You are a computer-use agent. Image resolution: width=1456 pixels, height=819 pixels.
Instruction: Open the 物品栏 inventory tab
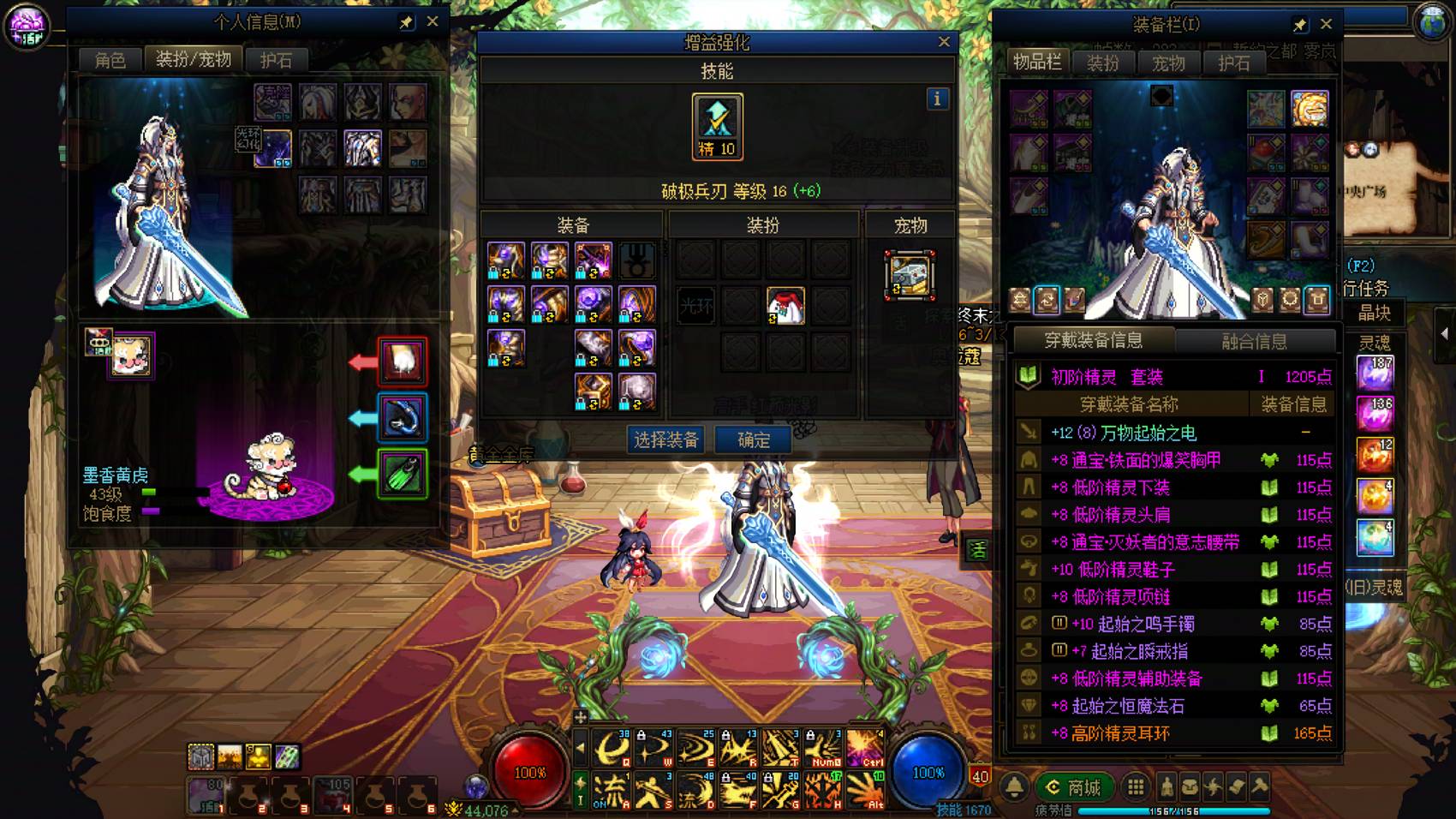click(1037, 62)
